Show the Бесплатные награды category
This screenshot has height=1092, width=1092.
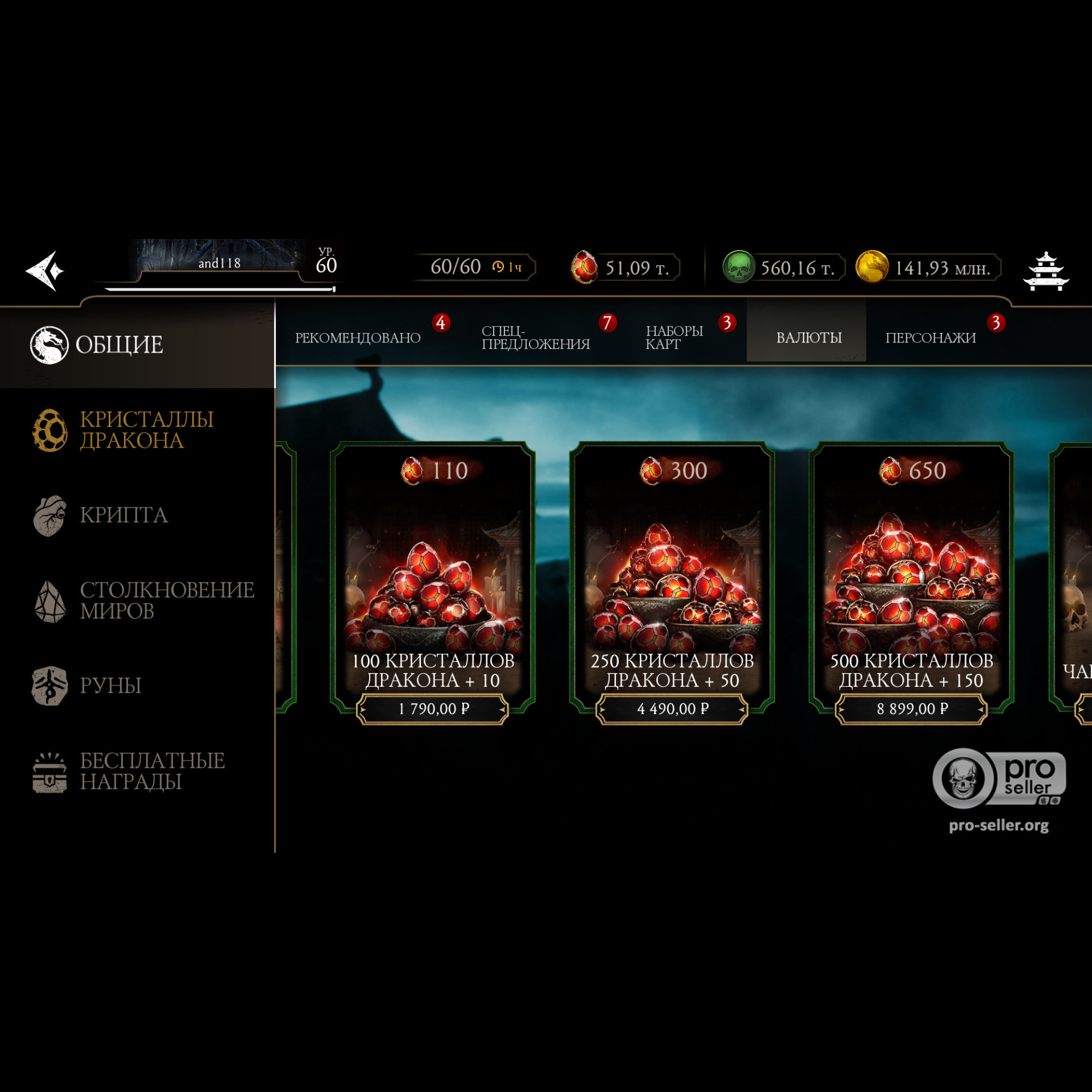click(151, 771)
